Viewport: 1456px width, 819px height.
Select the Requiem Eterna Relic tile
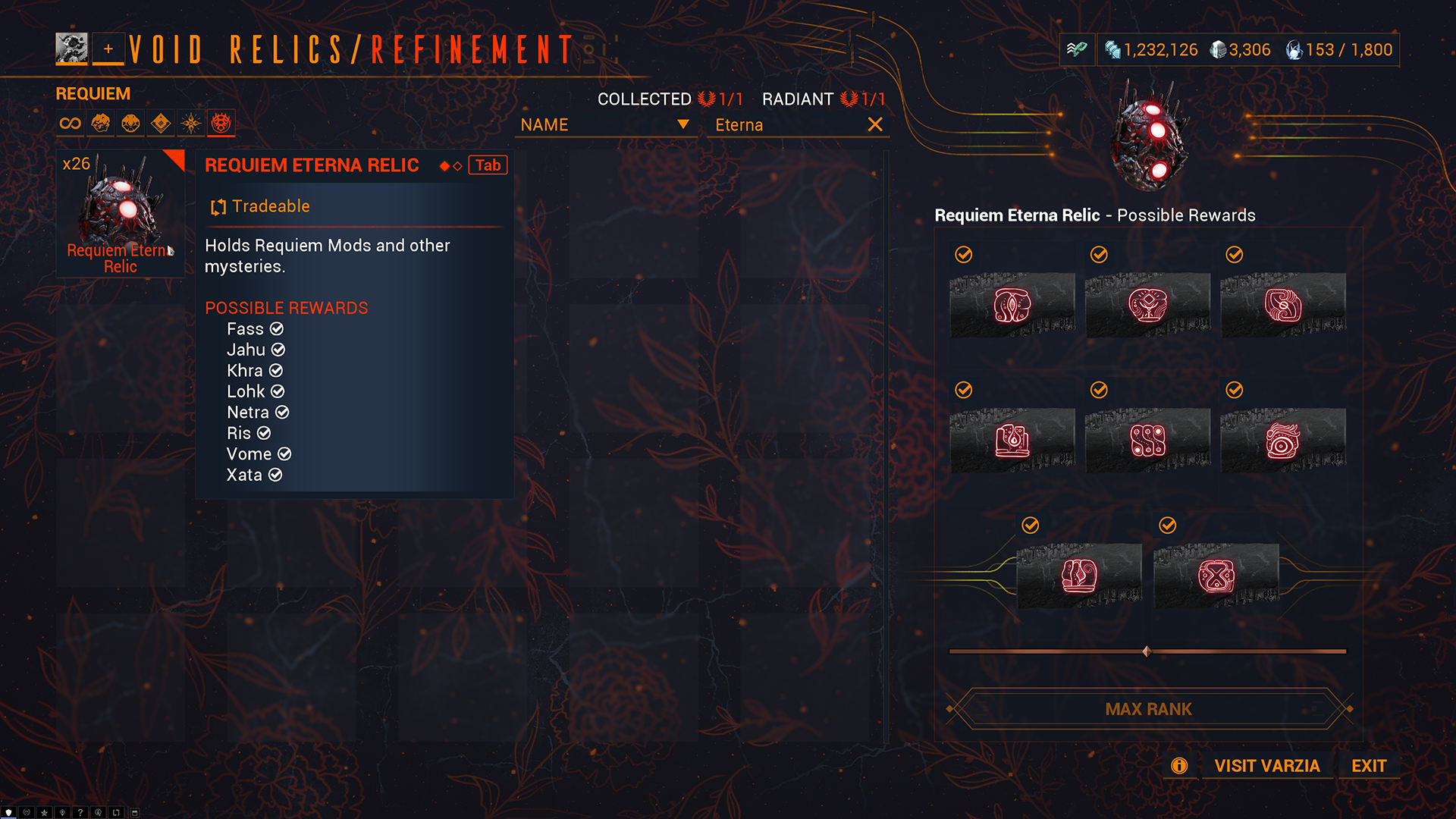tap(121, 213)
